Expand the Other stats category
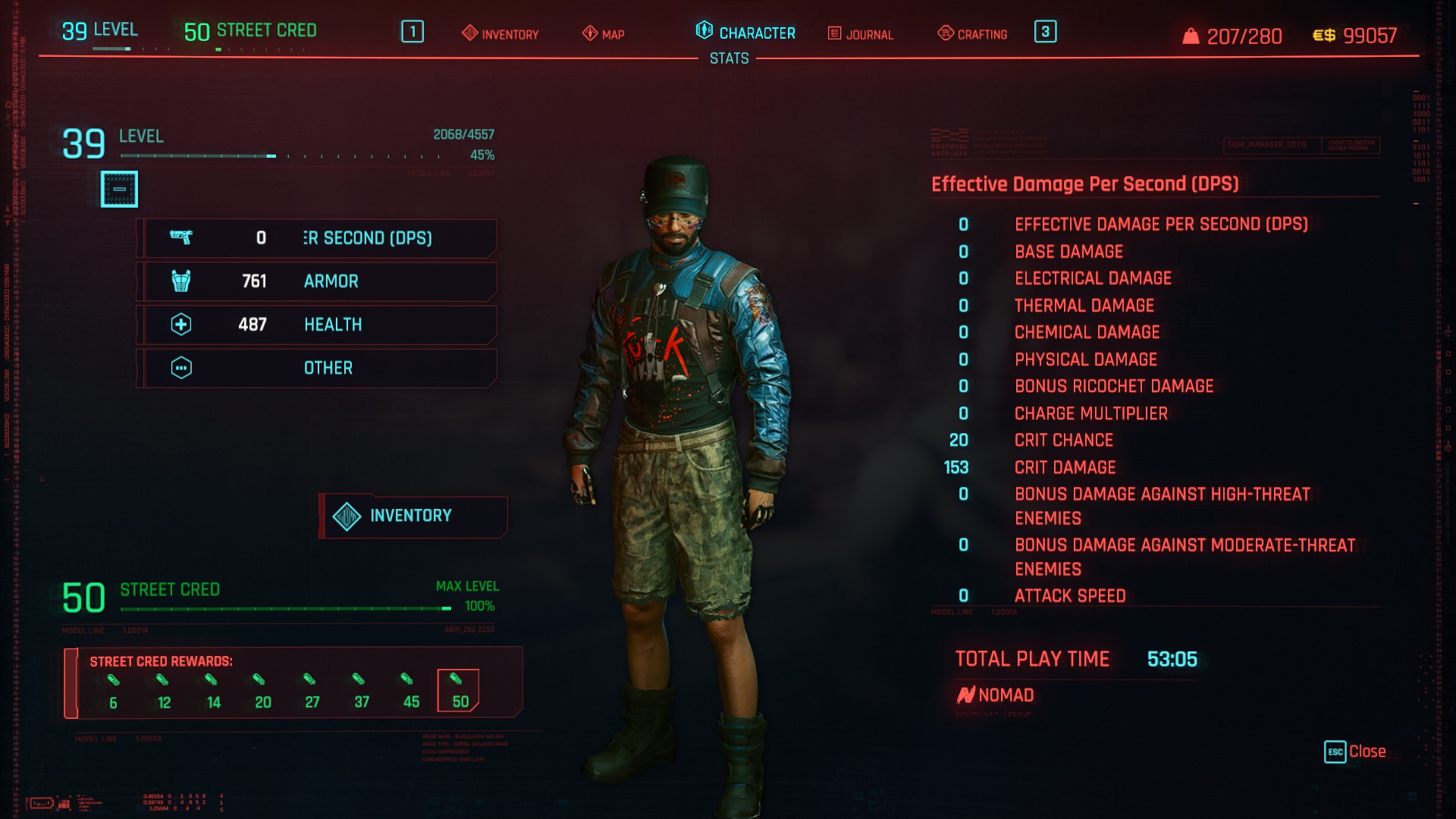Viewport: 1456px width, 819px height. point(317,368)
